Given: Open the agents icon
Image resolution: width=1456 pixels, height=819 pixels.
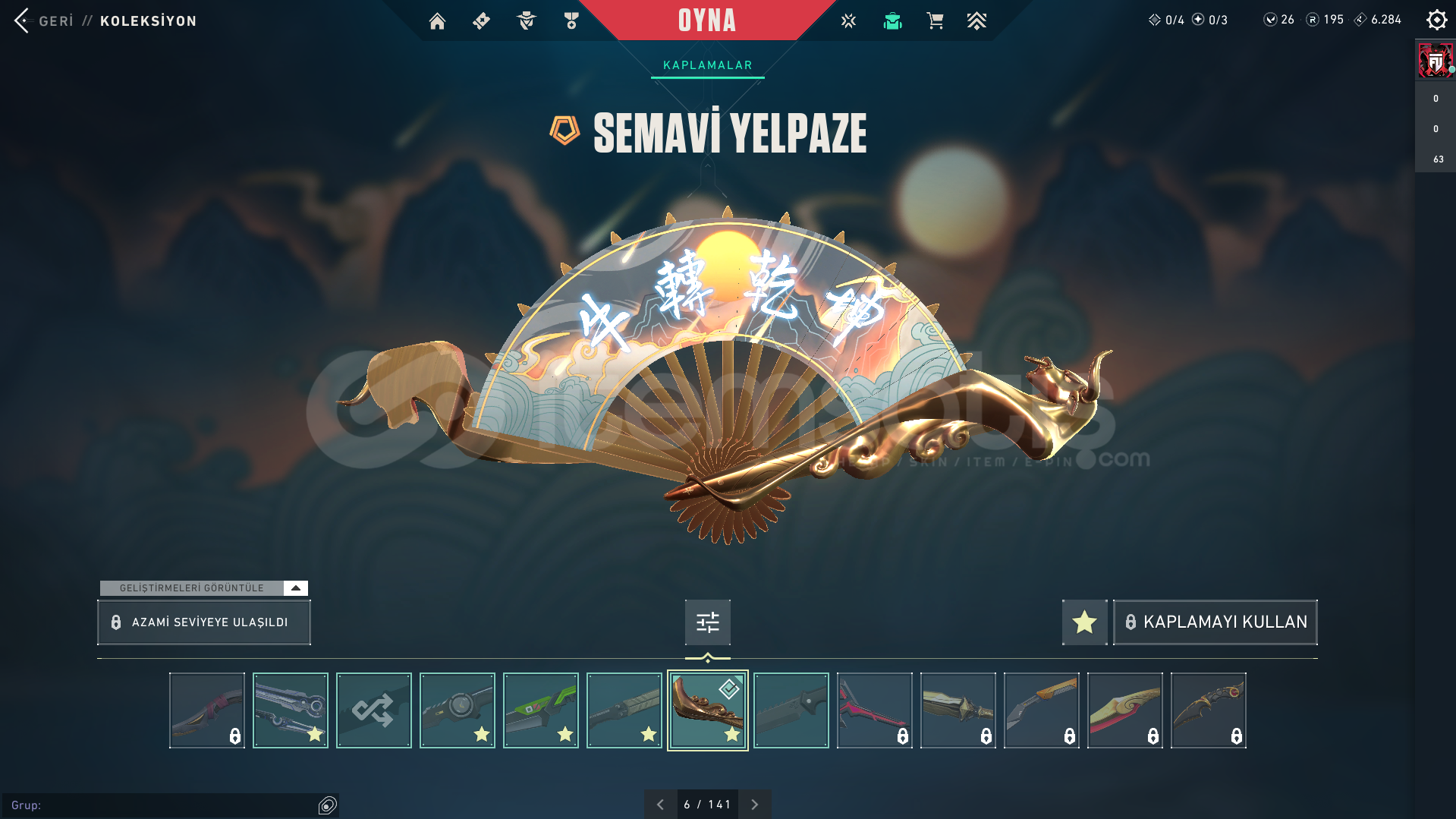Looking at the screenshot, I should [526, 21].
